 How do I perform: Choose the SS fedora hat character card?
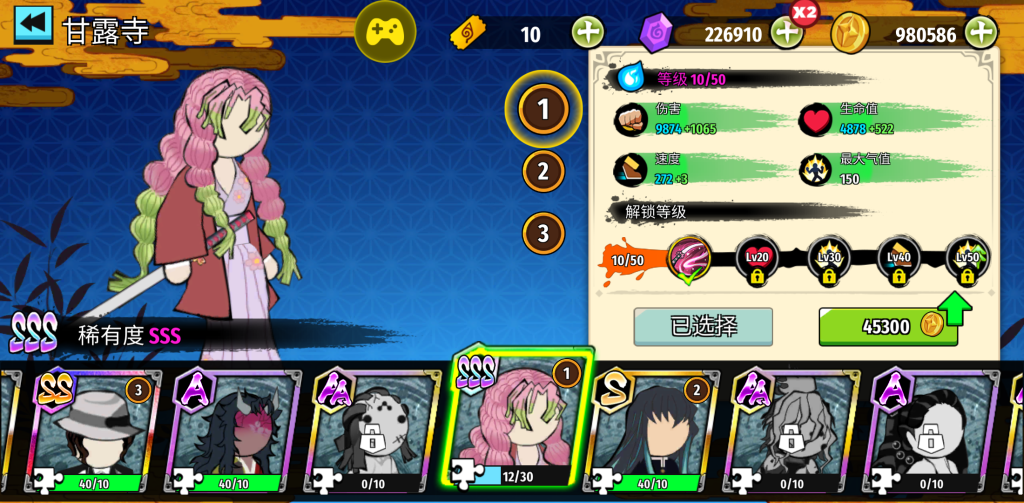pyautogui.click(x=95, y=430)
